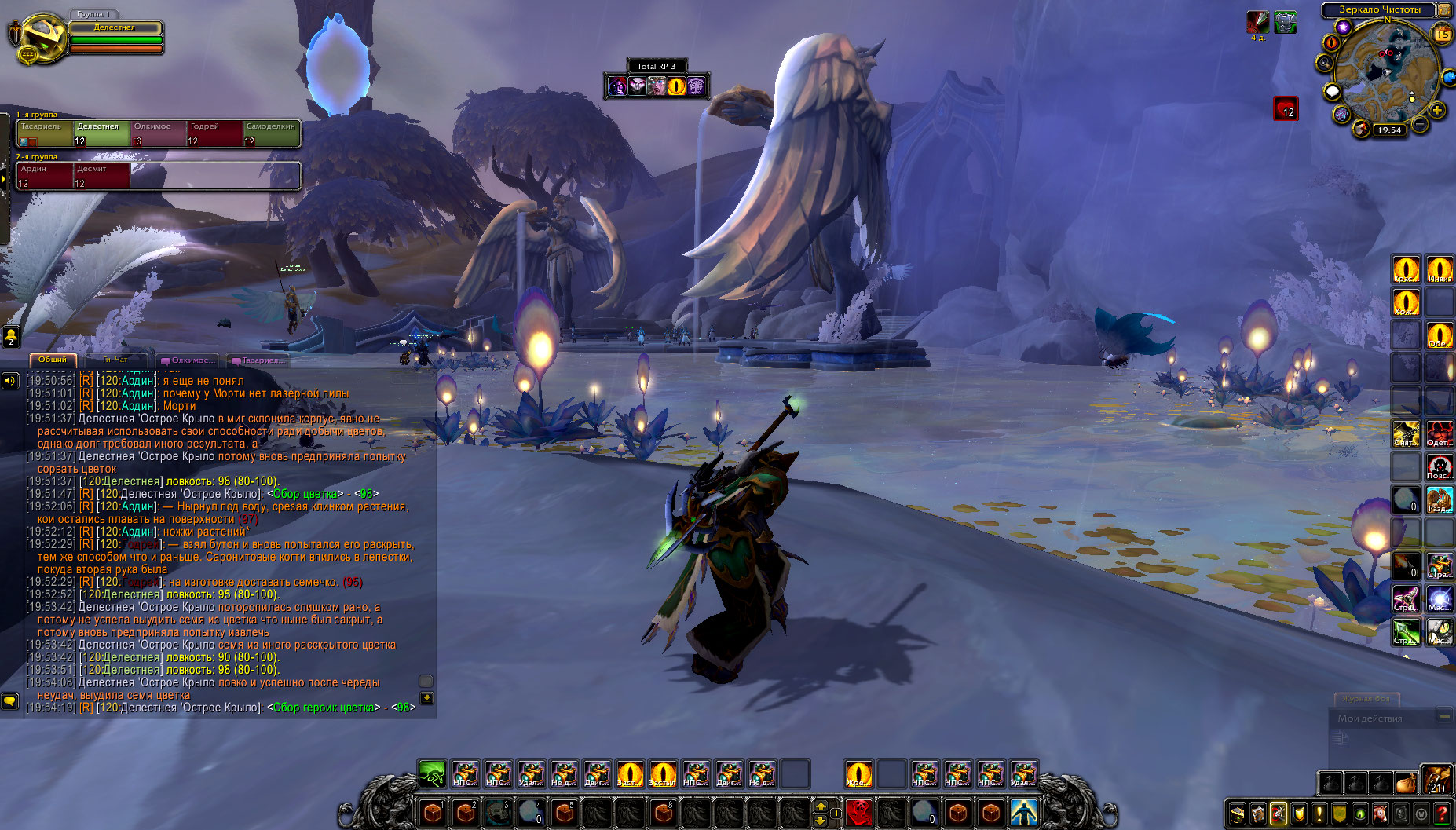Open the mounts collection horse icon
This screenshot has width=1456, height=830.
1380,814
